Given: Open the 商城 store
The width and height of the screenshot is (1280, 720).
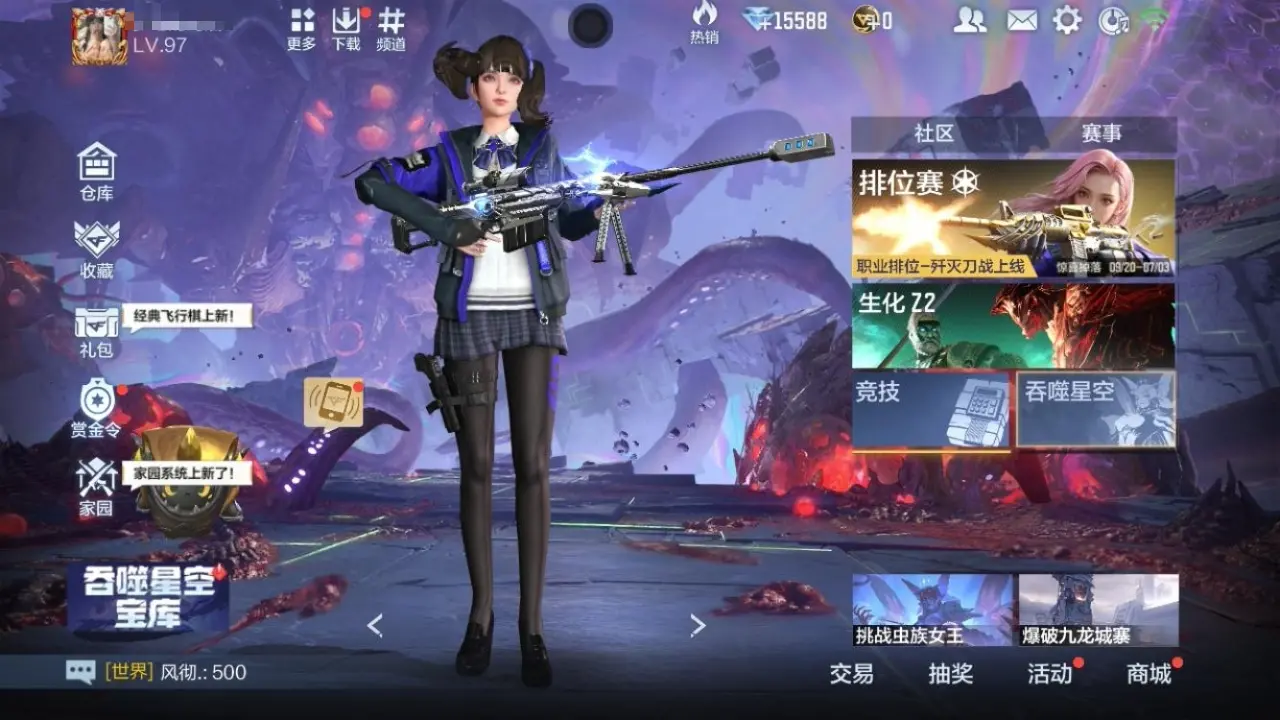Looking at the screenshot, I should pos(1149,674).
